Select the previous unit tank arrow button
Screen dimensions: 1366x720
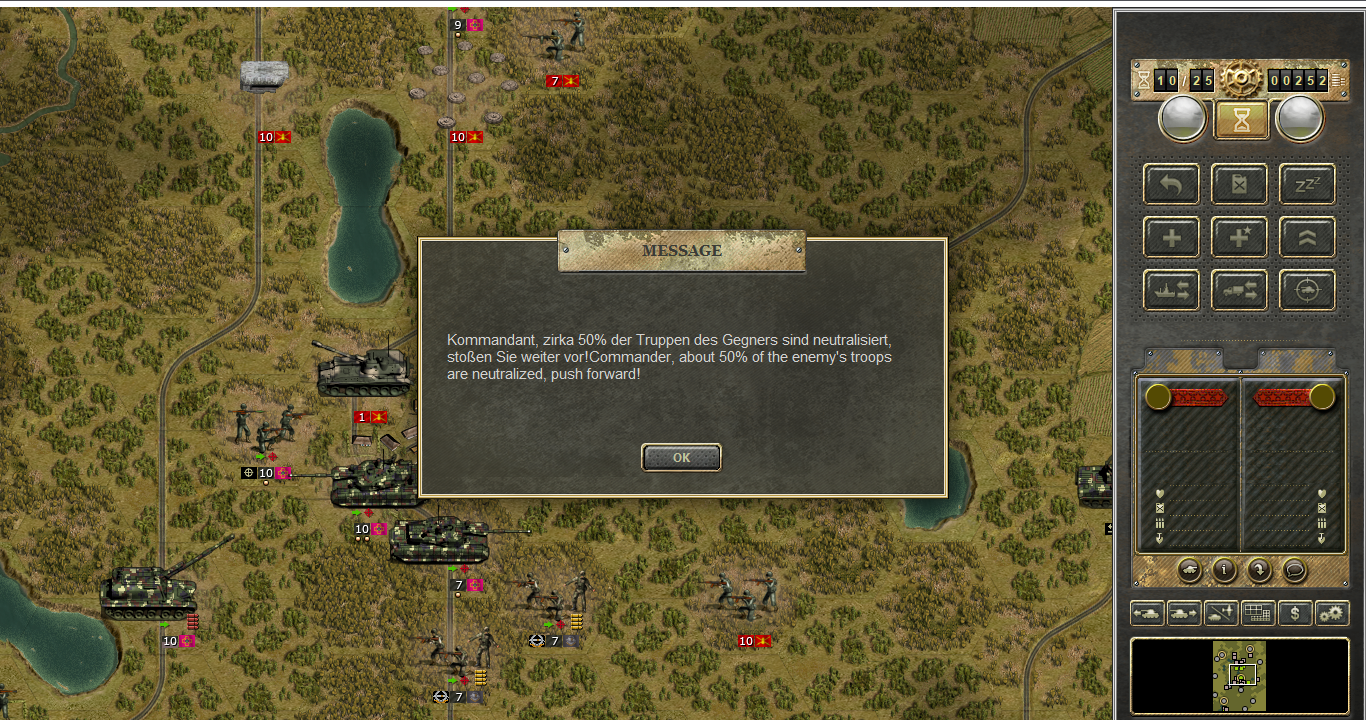pyautogui.click(x=1147, y=613)
